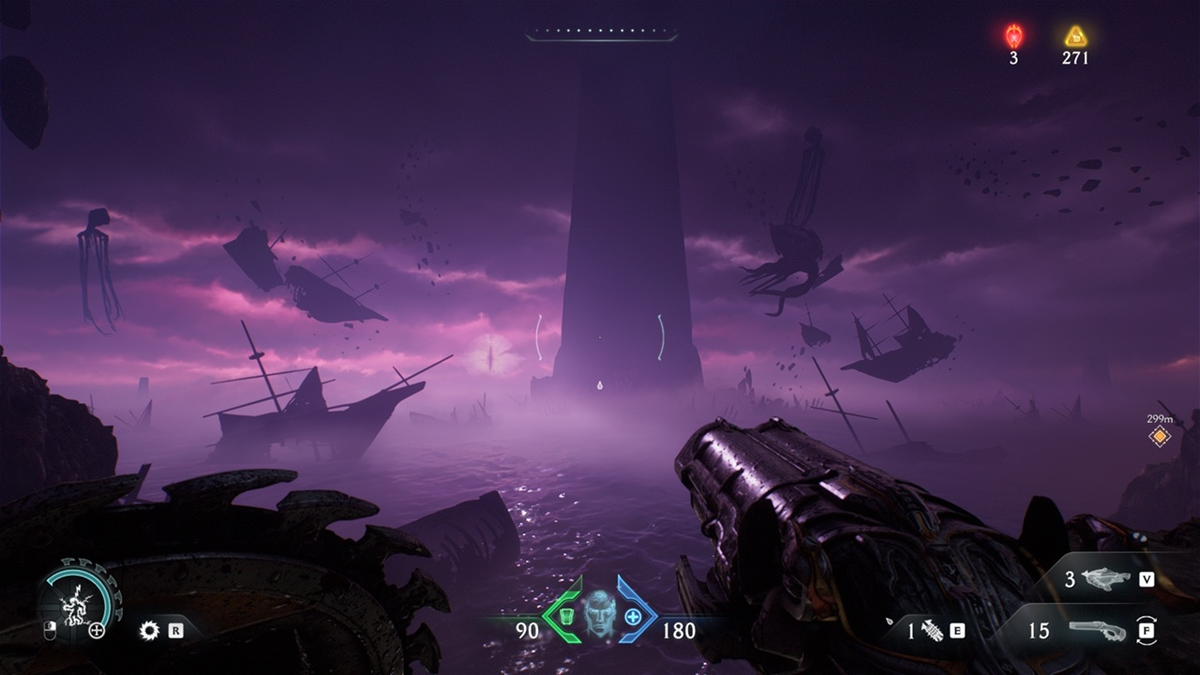Click the orange diamond objective marker
Screen dimensions: 1200x675
(x=1159, y=436)
